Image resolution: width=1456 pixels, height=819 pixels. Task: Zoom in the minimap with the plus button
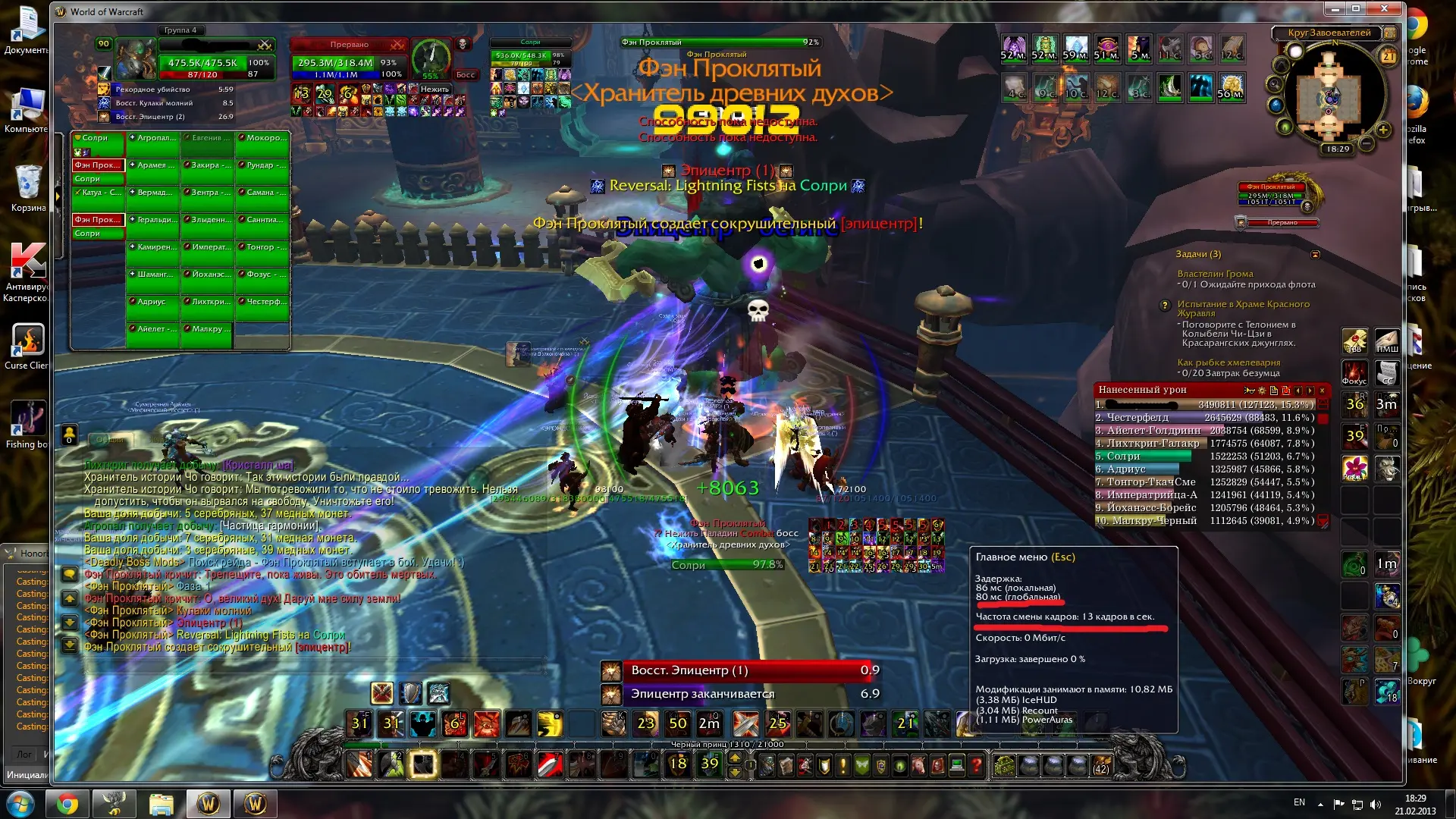point(1383,130)
